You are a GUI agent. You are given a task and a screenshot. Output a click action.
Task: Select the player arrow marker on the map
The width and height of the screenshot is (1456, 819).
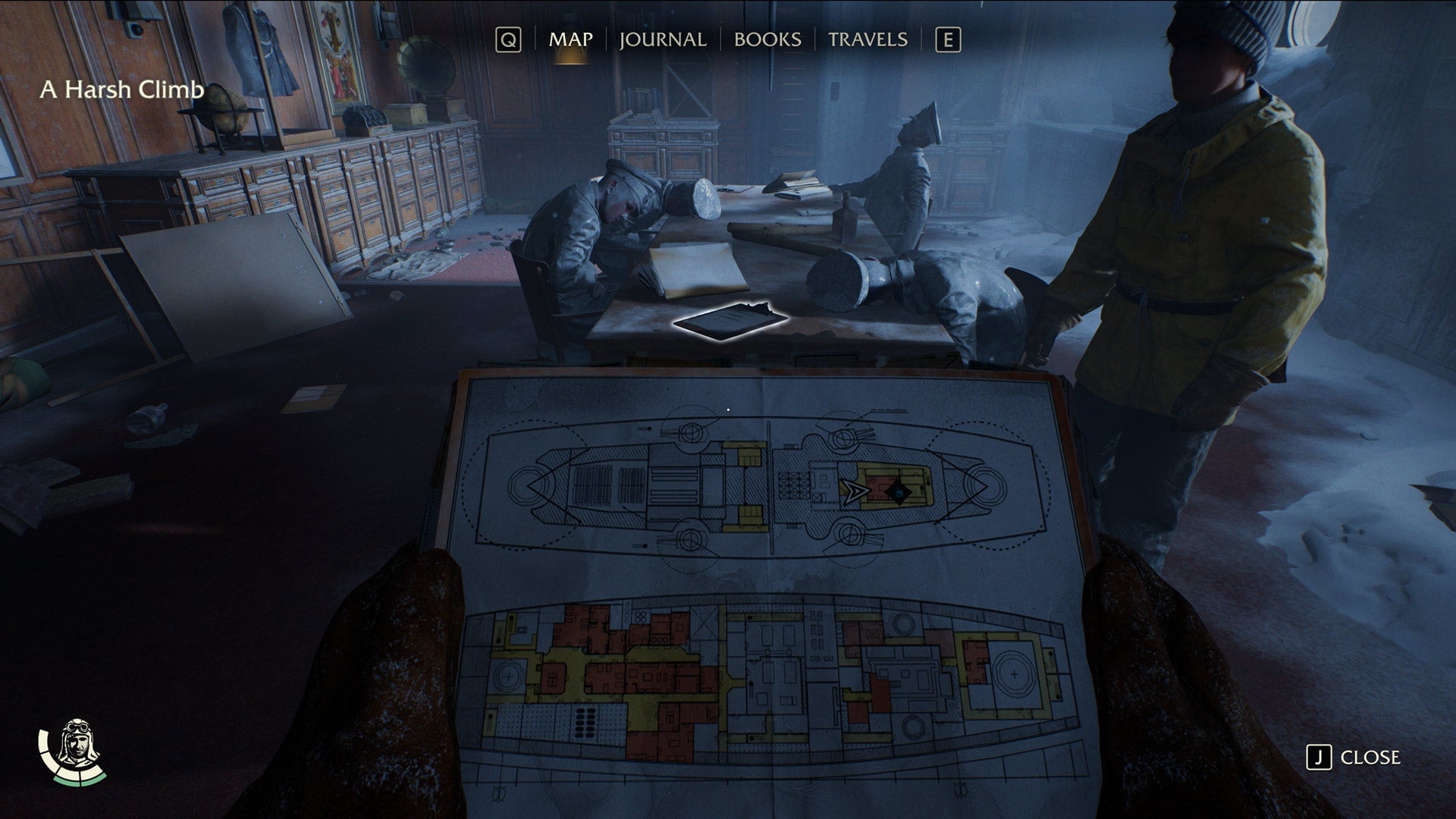852,491
